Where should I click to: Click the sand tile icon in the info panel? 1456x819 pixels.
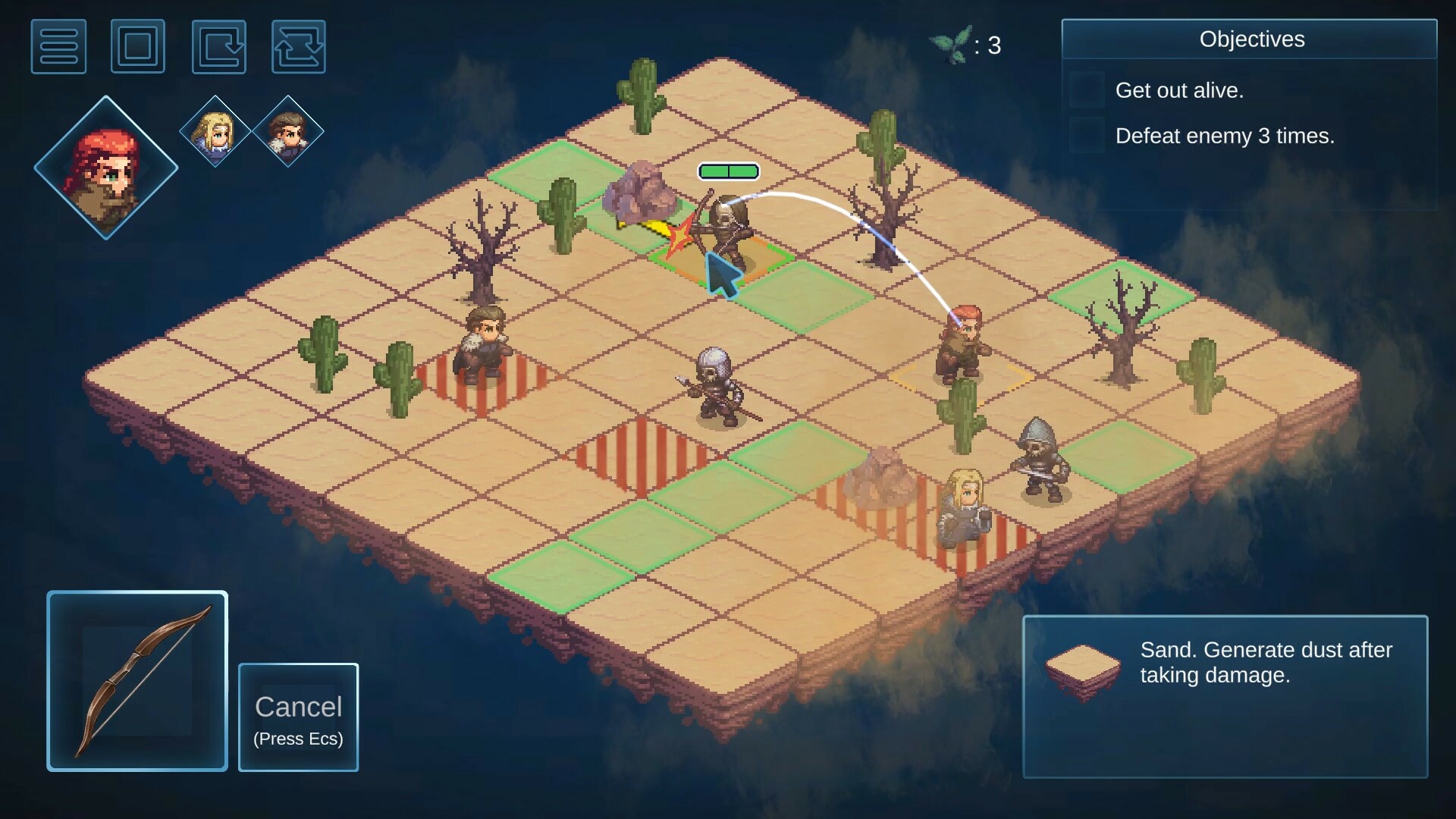click(1082, 669)
